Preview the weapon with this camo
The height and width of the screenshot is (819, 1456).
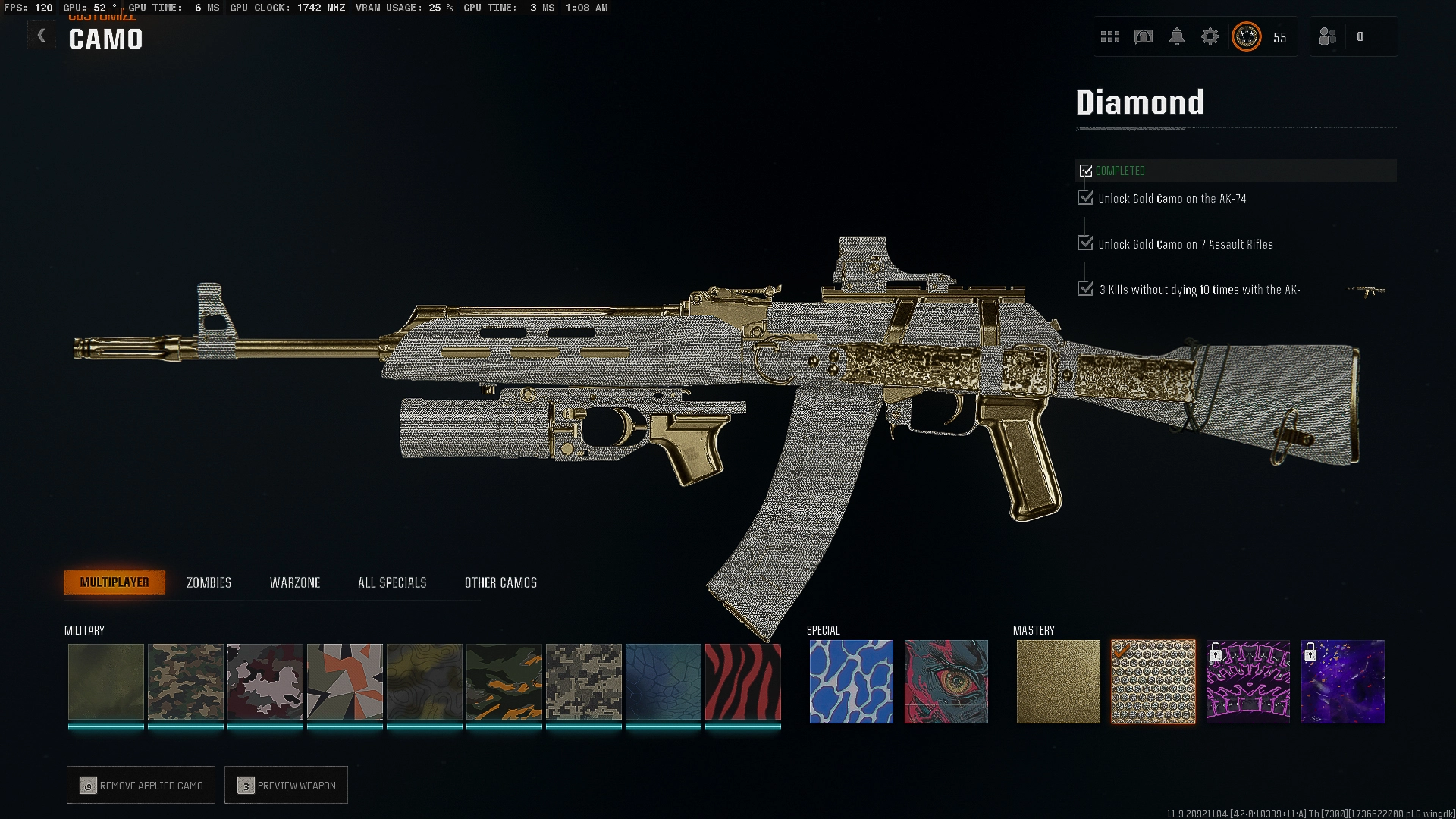click(x=286, y=786)
